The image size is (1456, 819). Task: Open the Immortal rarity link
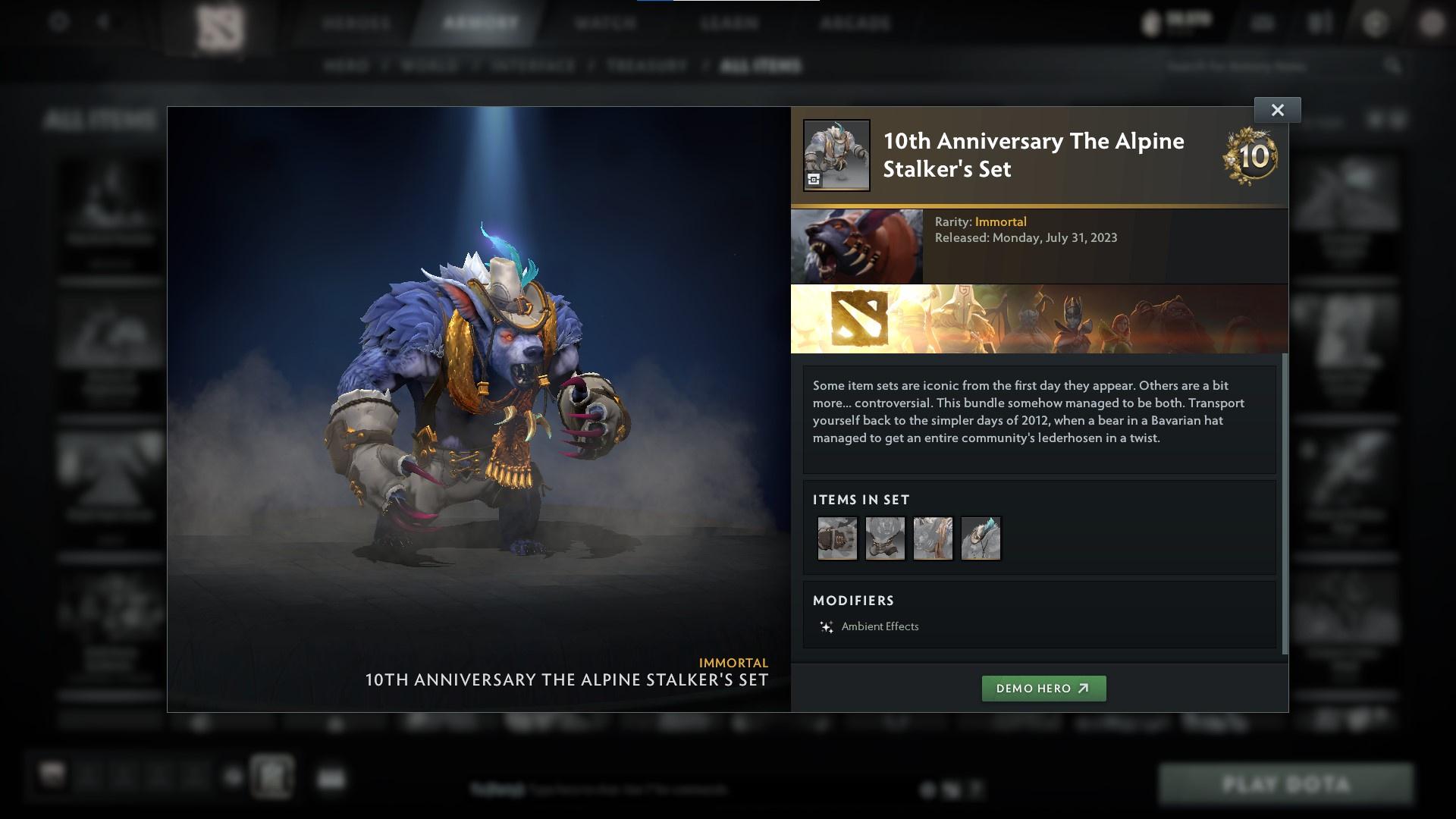(1001, 221)
